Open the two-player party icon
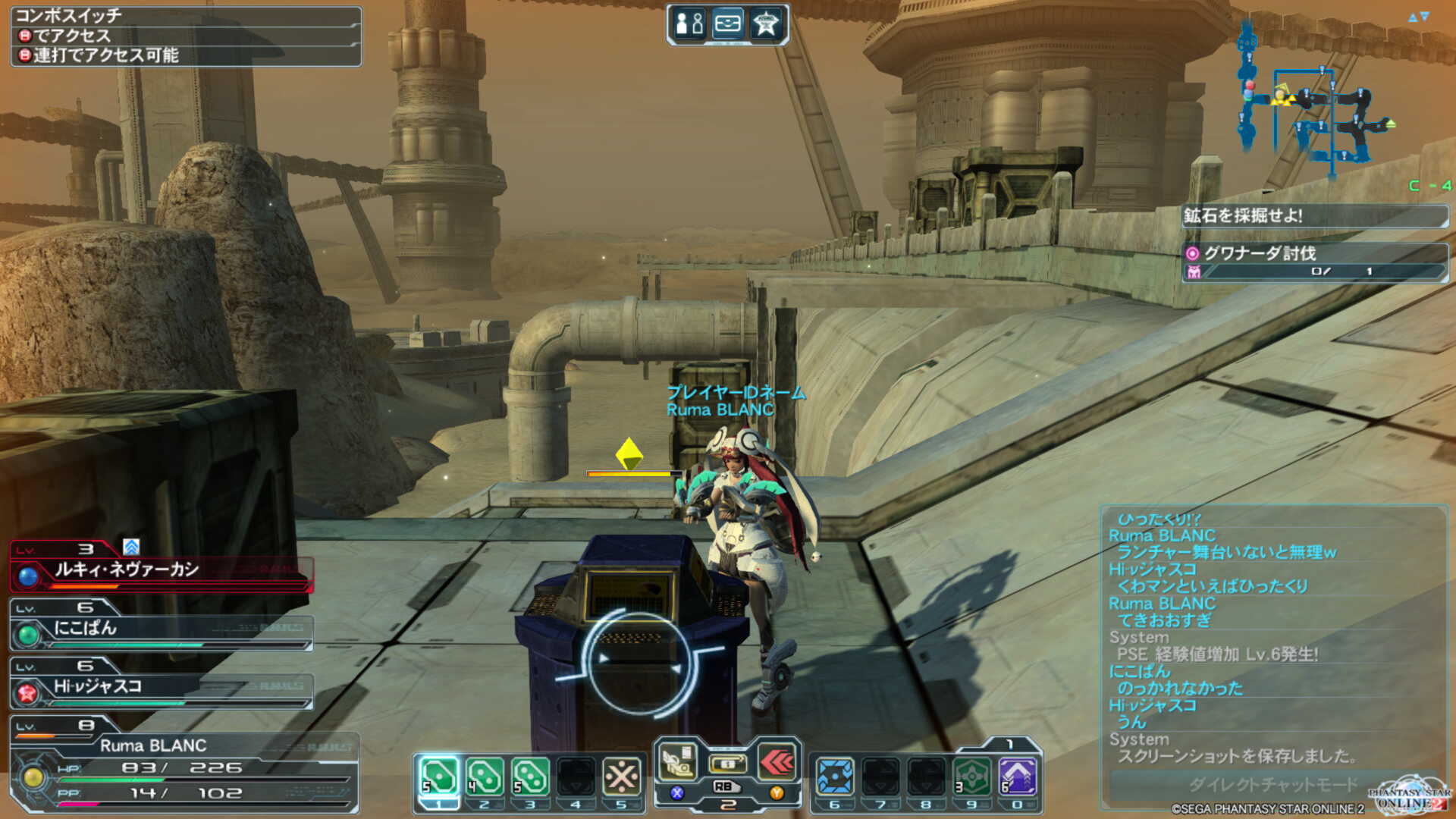Image resolution: width=1456 pixels, height=819 pixels. click(690, 24)
